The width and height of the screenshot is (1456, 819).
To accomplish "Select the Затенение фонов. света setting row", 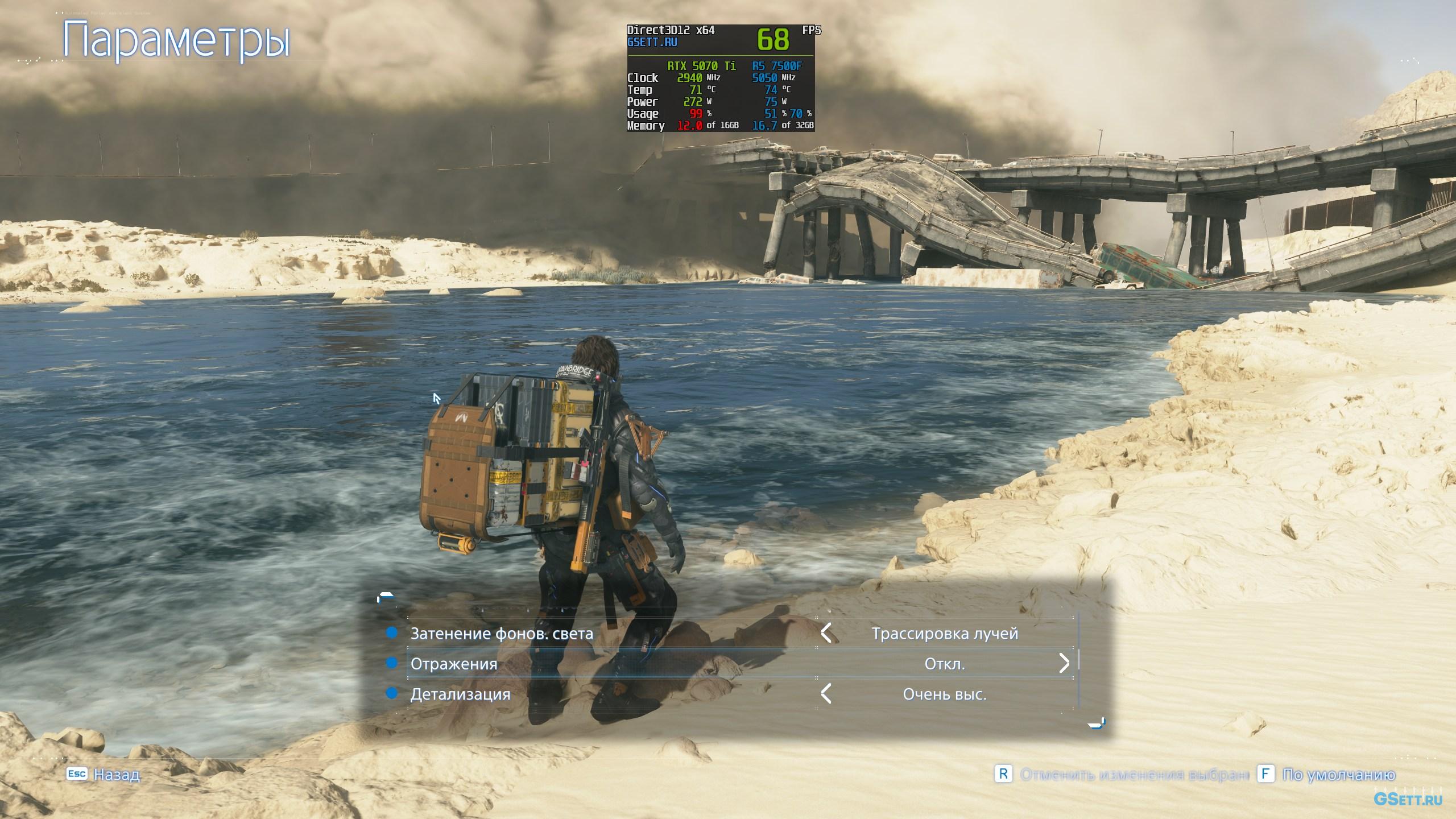I will 502,634.
